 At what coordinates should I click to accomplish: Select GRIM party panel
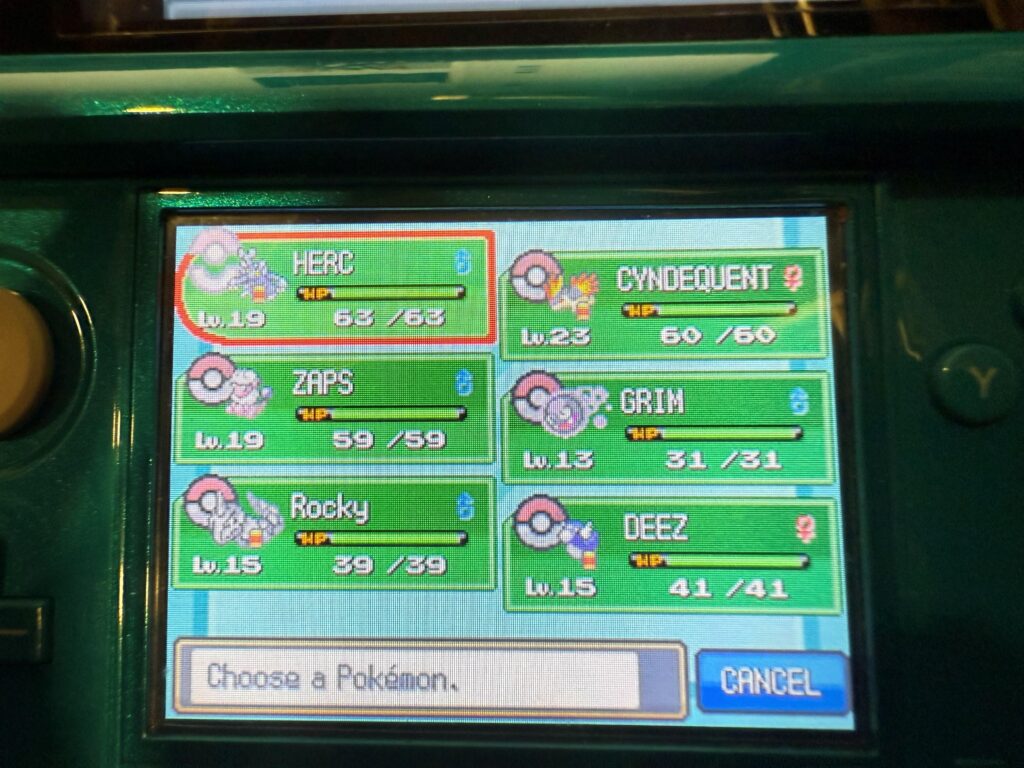coord(668,427)
